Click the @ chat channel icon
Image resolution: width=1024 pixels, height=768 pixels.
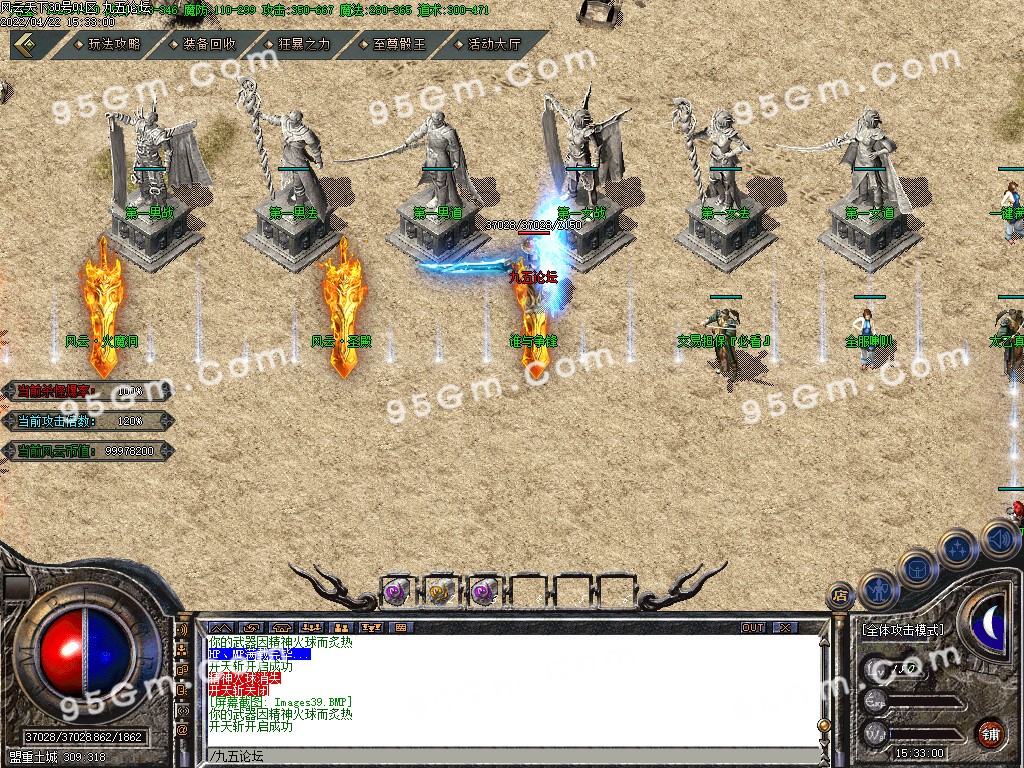point(183,730)
